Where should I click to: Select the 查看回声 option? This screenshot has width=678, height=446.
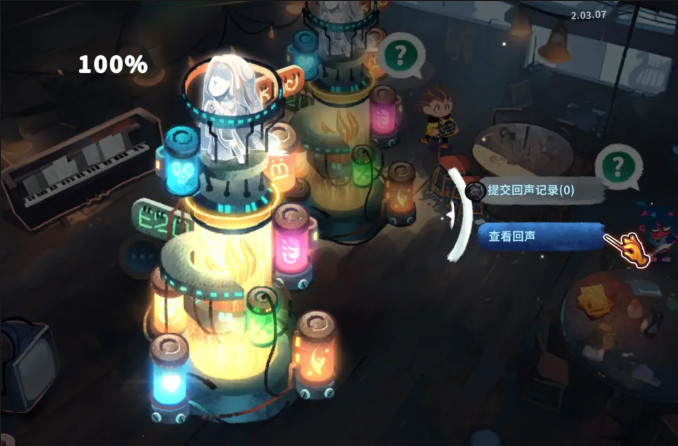tap(540, 237)
